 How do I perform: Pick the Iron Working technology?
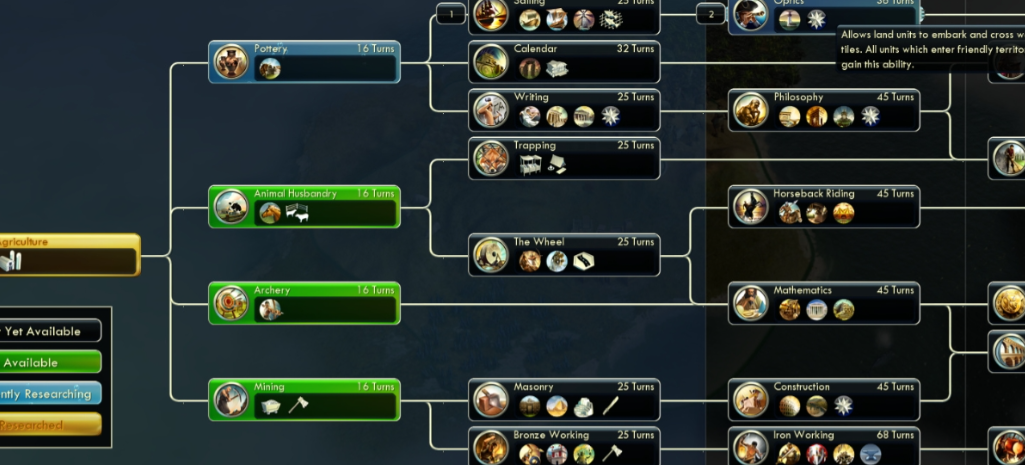823,446
